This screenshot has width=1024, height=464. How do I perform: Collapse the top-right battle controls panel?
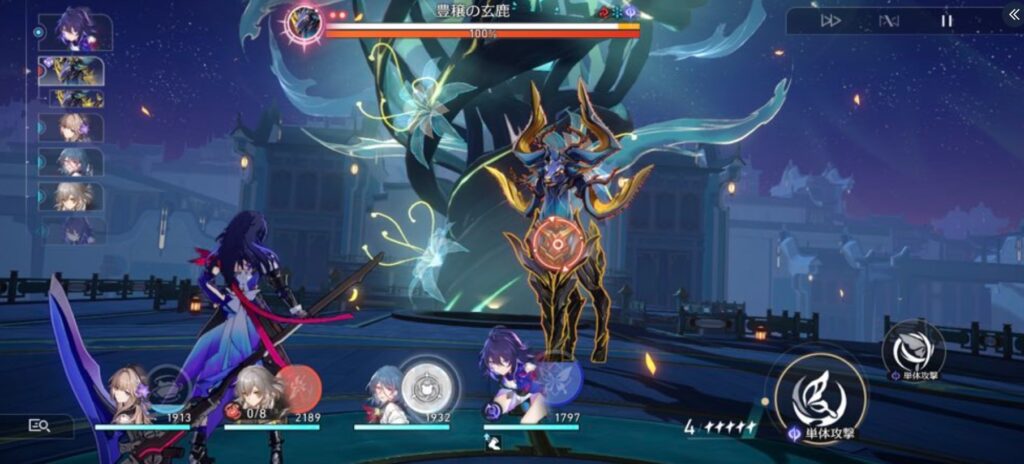tap(1011, 16)
